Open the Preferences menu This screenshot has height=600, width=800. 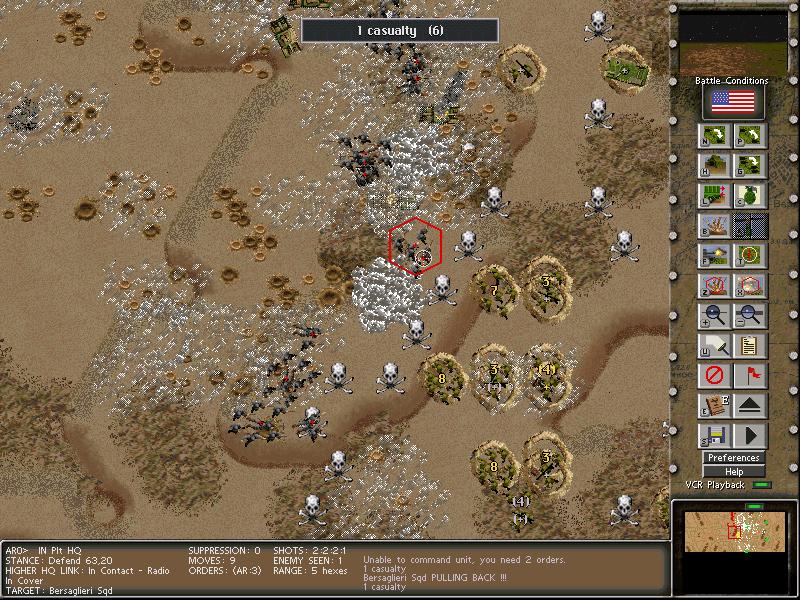pos(733,458)
